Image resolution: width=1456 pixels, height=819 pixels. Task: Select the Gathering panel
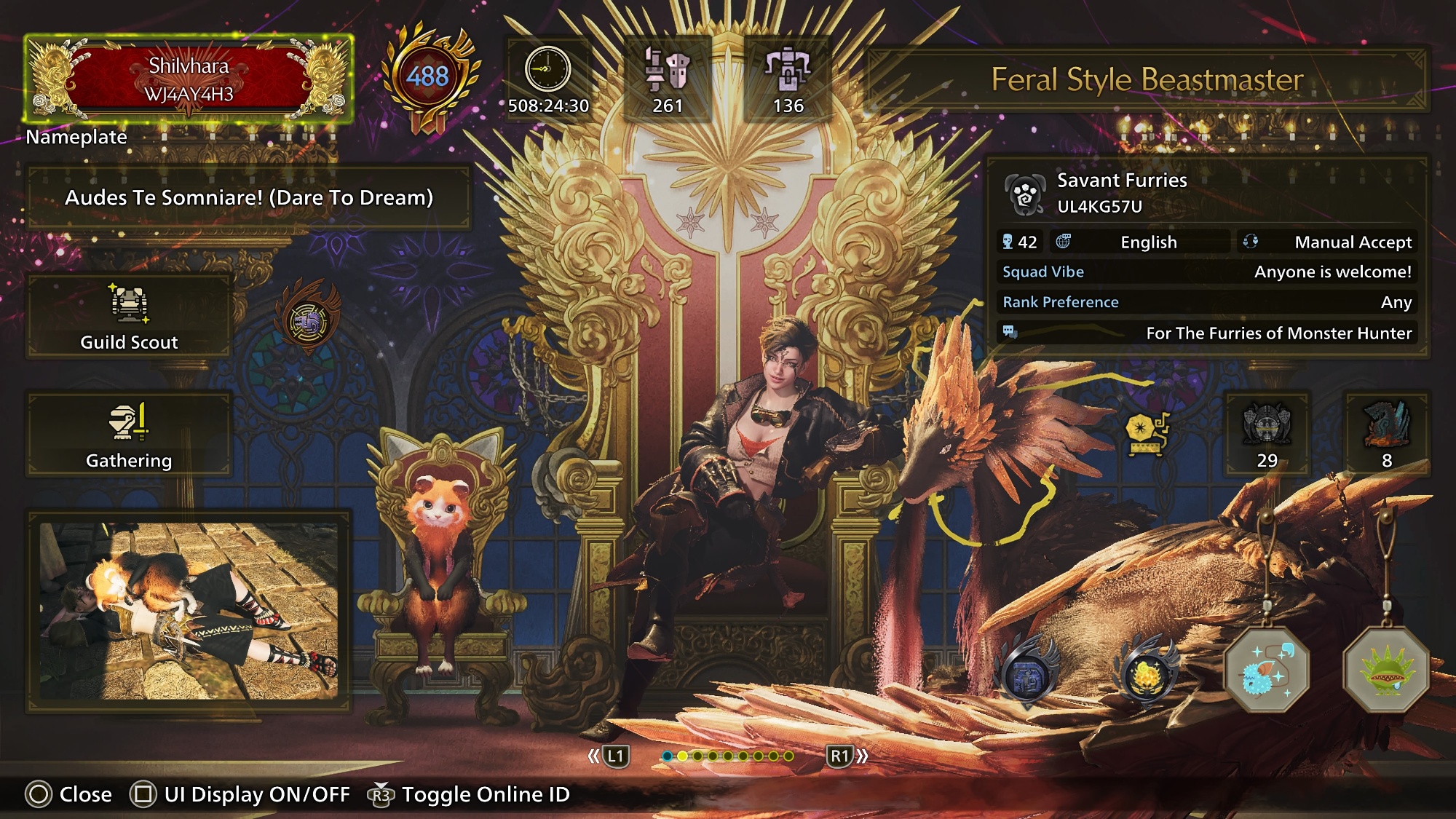tap(129, 435)
